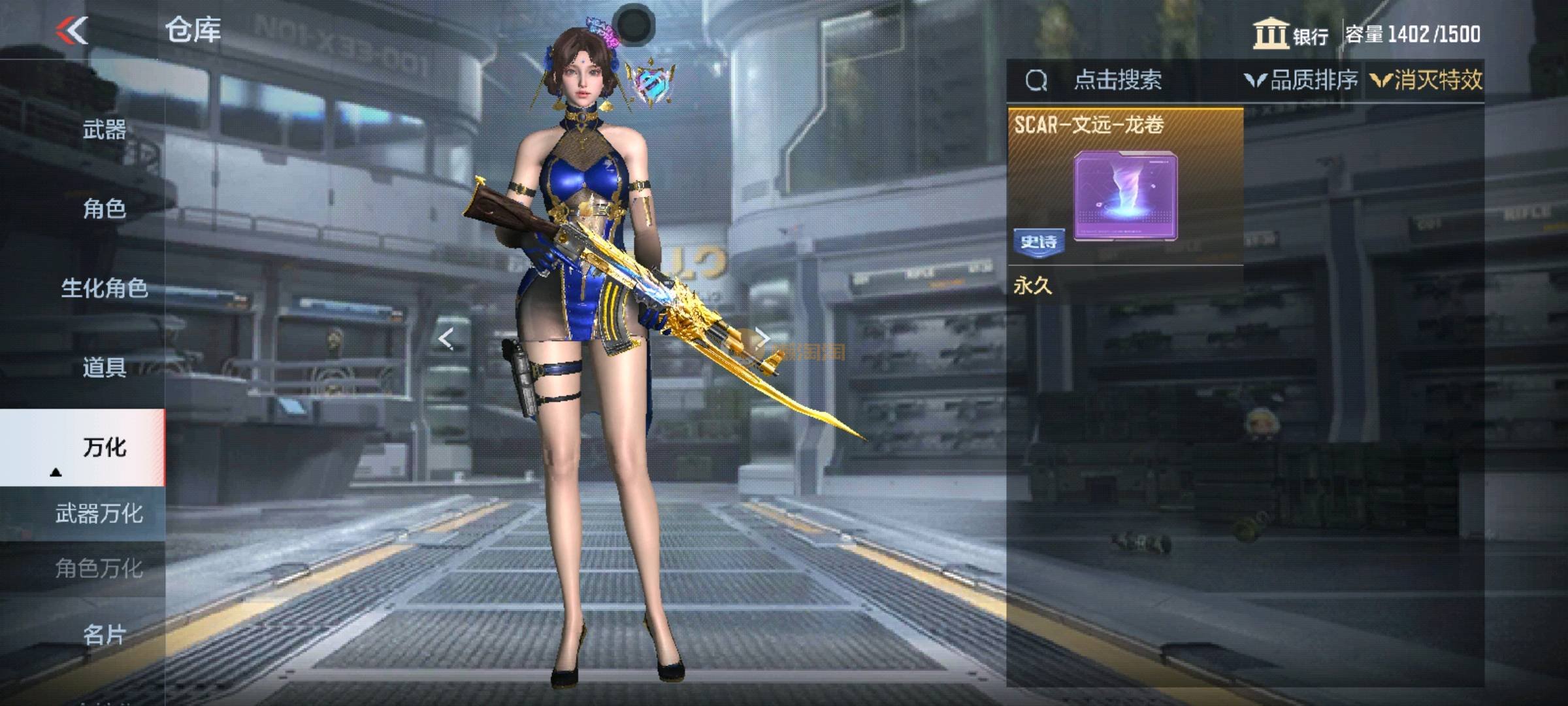Show the 武器万化 sub-category
The image size is (1568, 706).
(x=98, y=514)
